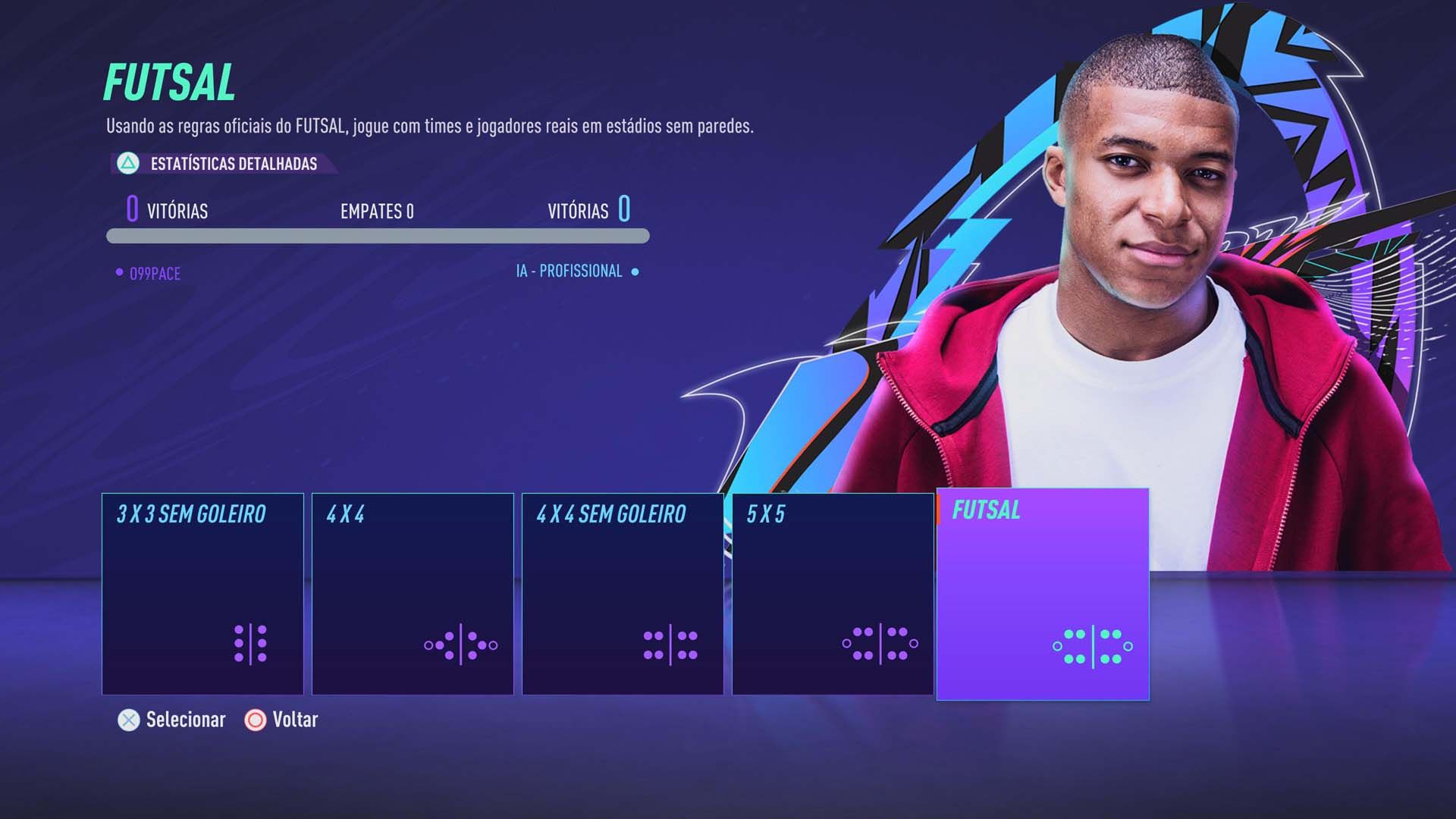Click the green formation icon on the FUTSAL card
The height and width of the screenshot is (819, 1456).
click(1092, 646)
